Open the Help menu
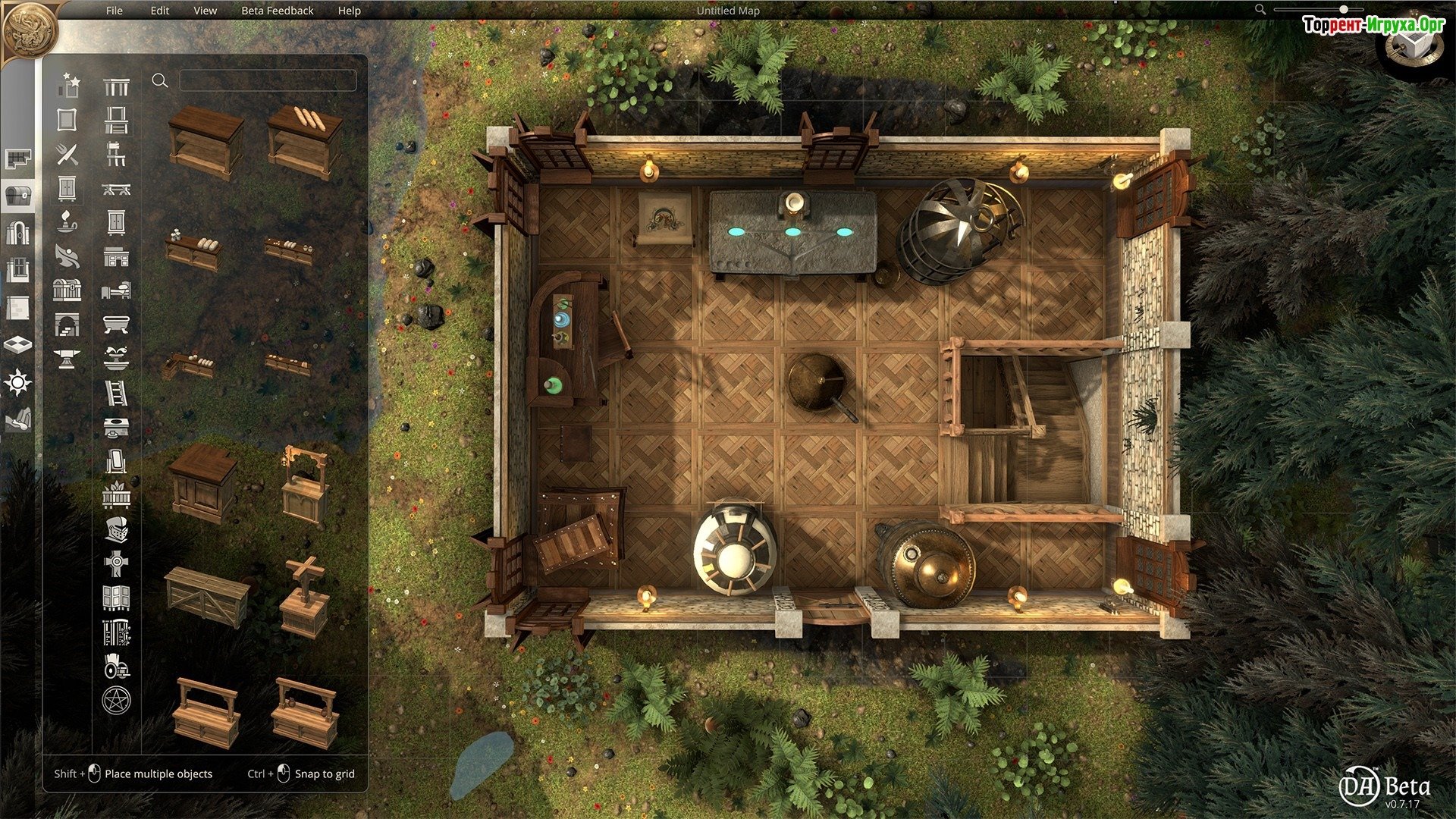 [x=350, y=11]
